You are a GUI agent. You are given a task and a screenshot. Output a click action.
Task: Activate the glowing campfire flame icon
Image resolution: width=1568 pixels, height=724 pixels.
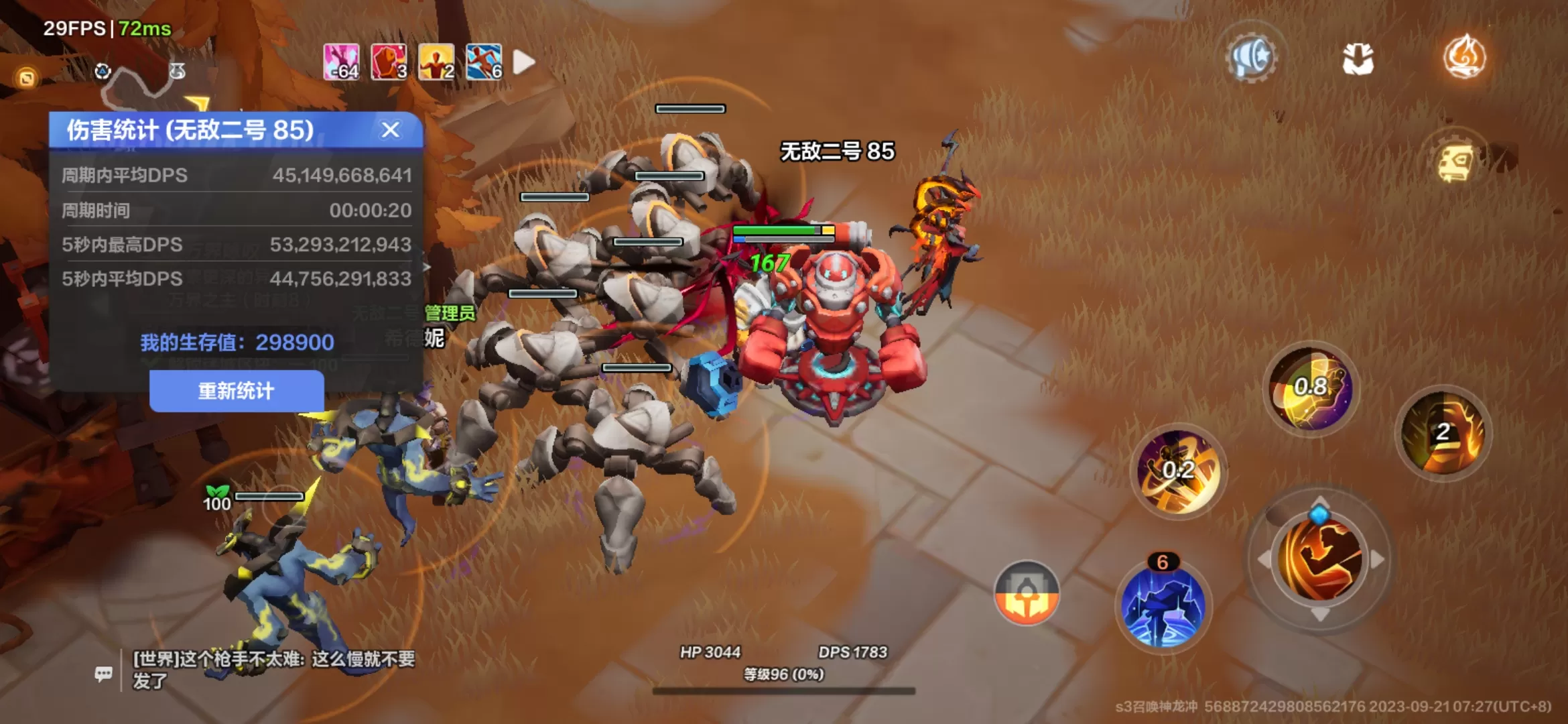[1465, 58]
